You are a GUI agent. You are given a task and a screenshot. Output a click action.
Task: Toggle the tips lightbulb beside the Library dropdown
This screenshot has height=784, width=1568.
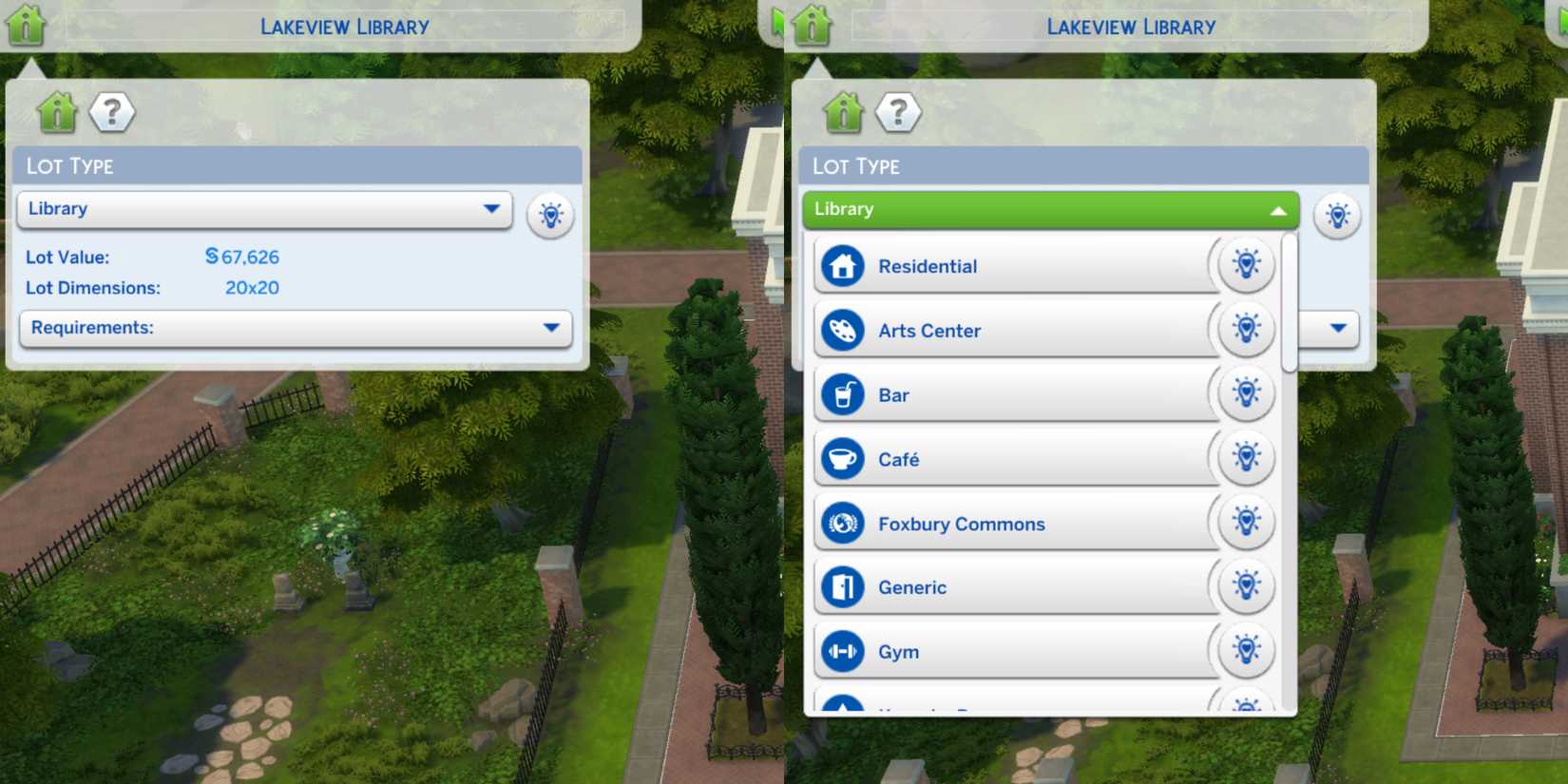tap(550, 215)
